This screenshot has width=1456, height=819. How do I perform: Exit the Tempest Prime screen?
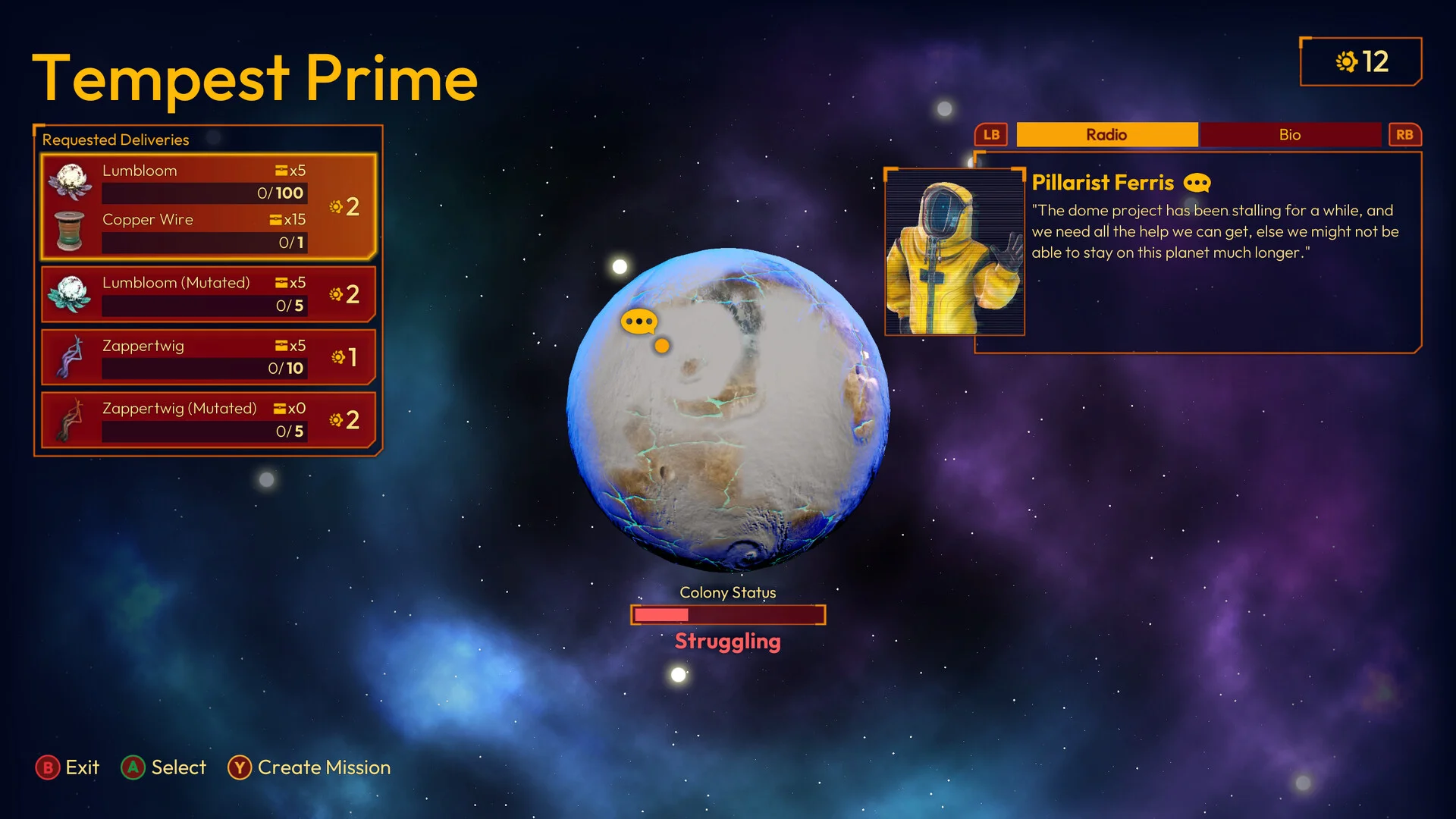[x=67, y=767]
